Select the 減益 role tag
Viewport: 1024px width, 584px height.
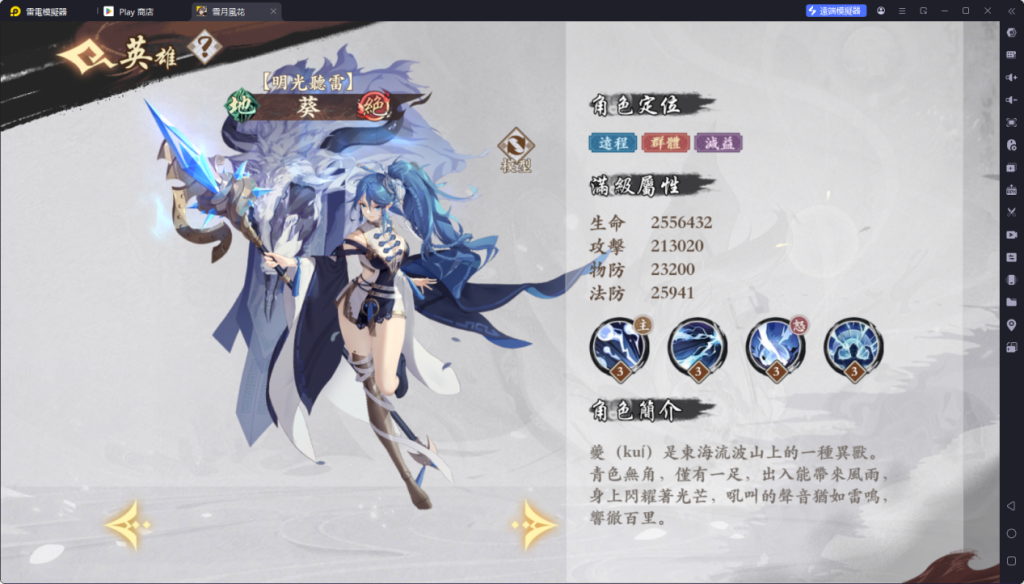point(719,143)
